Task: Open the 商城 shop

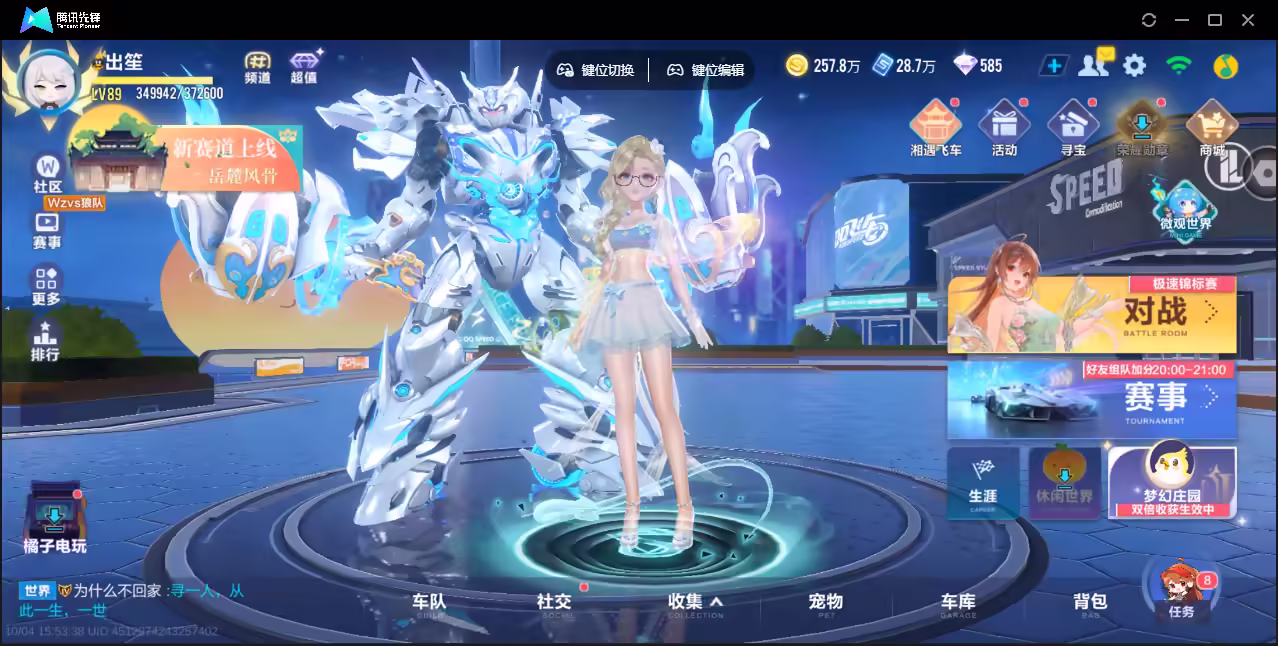Action: point(1212,131)
